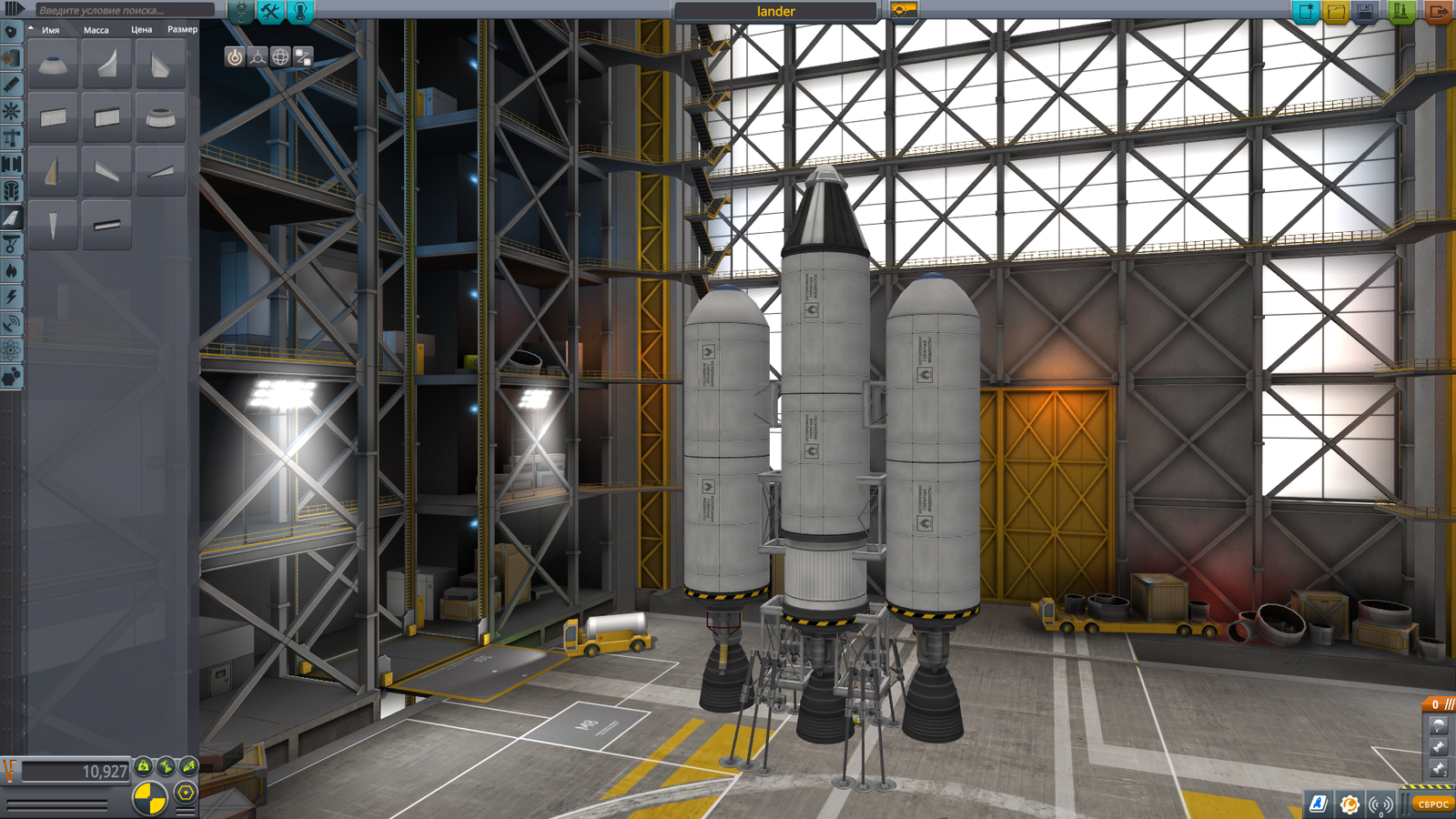Sort parts by Масса
Image resolution: width=1456 pixels, height=819 pixels.
tap(96, 30)
